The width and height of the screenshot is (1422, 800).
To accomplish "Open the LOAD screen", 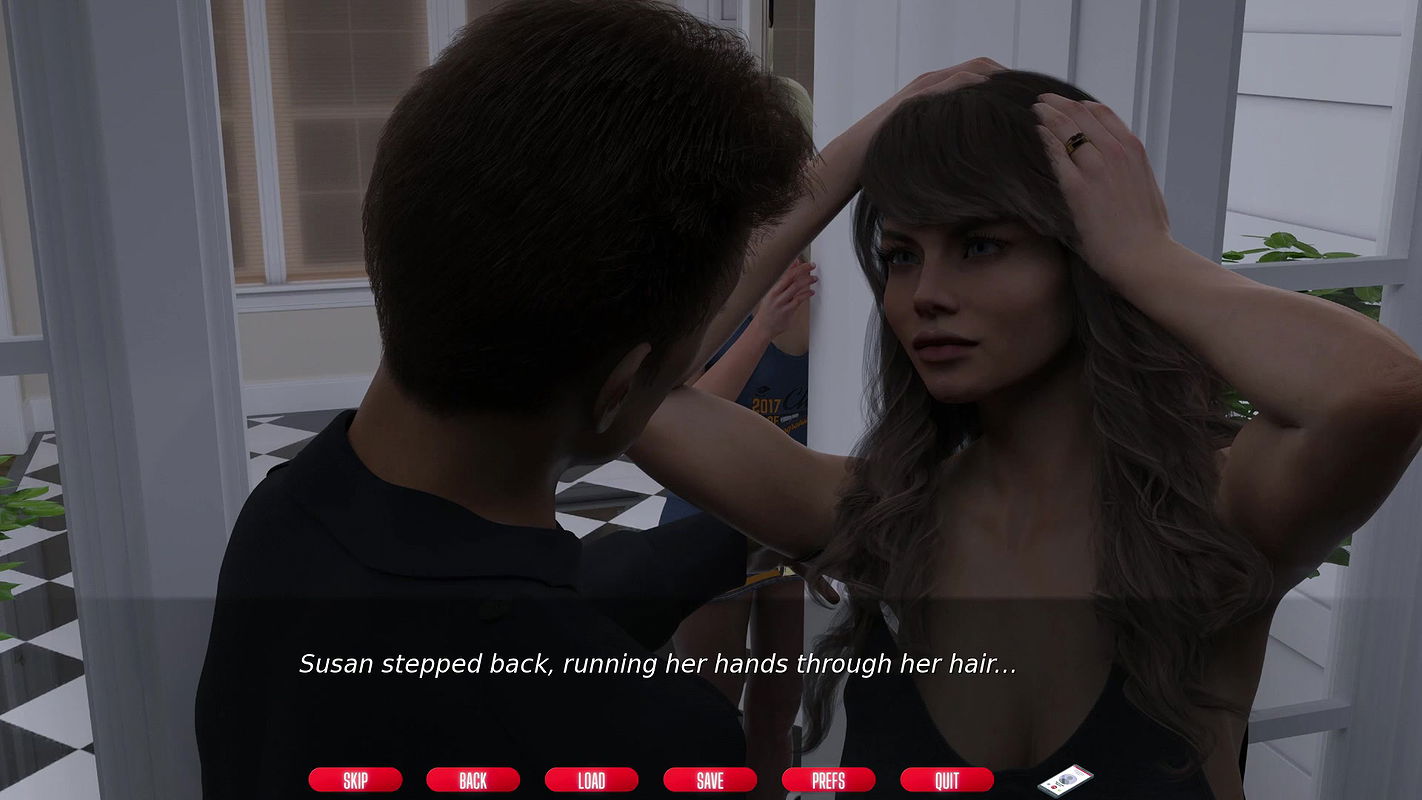I will [591, 780].
